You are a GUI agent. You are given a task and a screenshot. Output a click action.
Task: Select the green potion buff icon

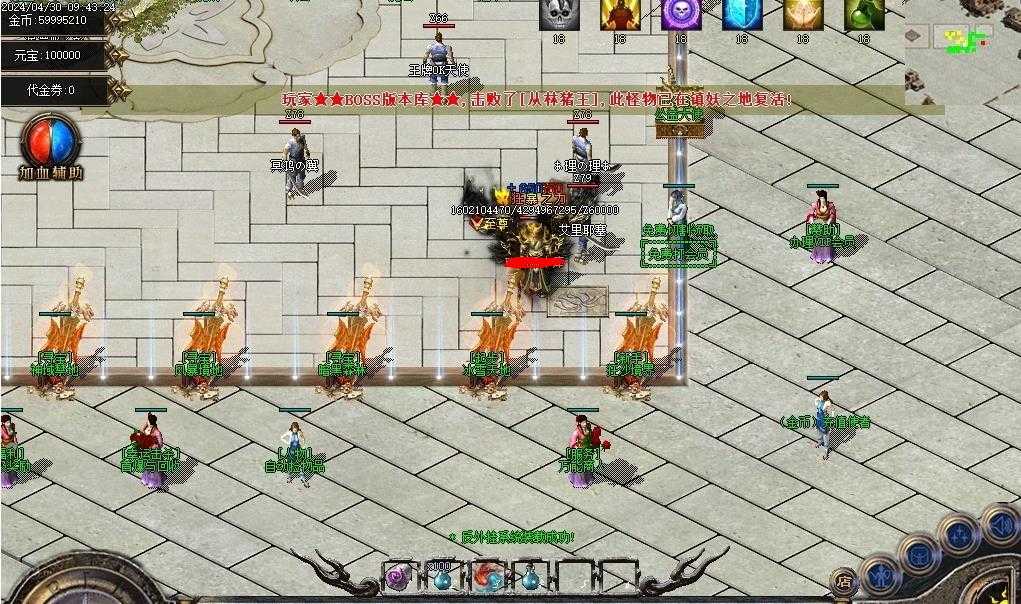[863, 14]
